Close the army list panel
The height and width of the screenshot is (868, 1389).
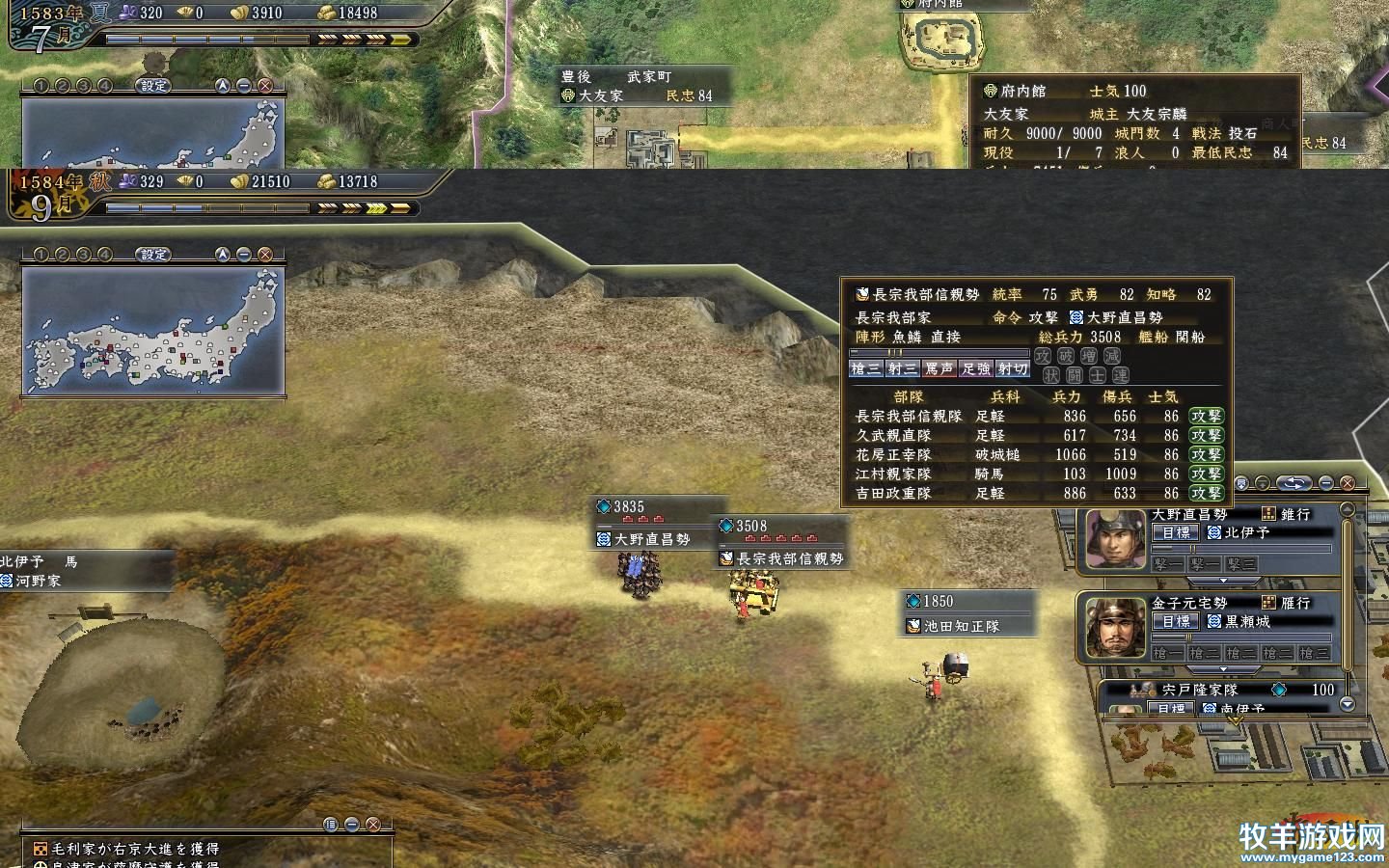click(x=1348, y=483)
